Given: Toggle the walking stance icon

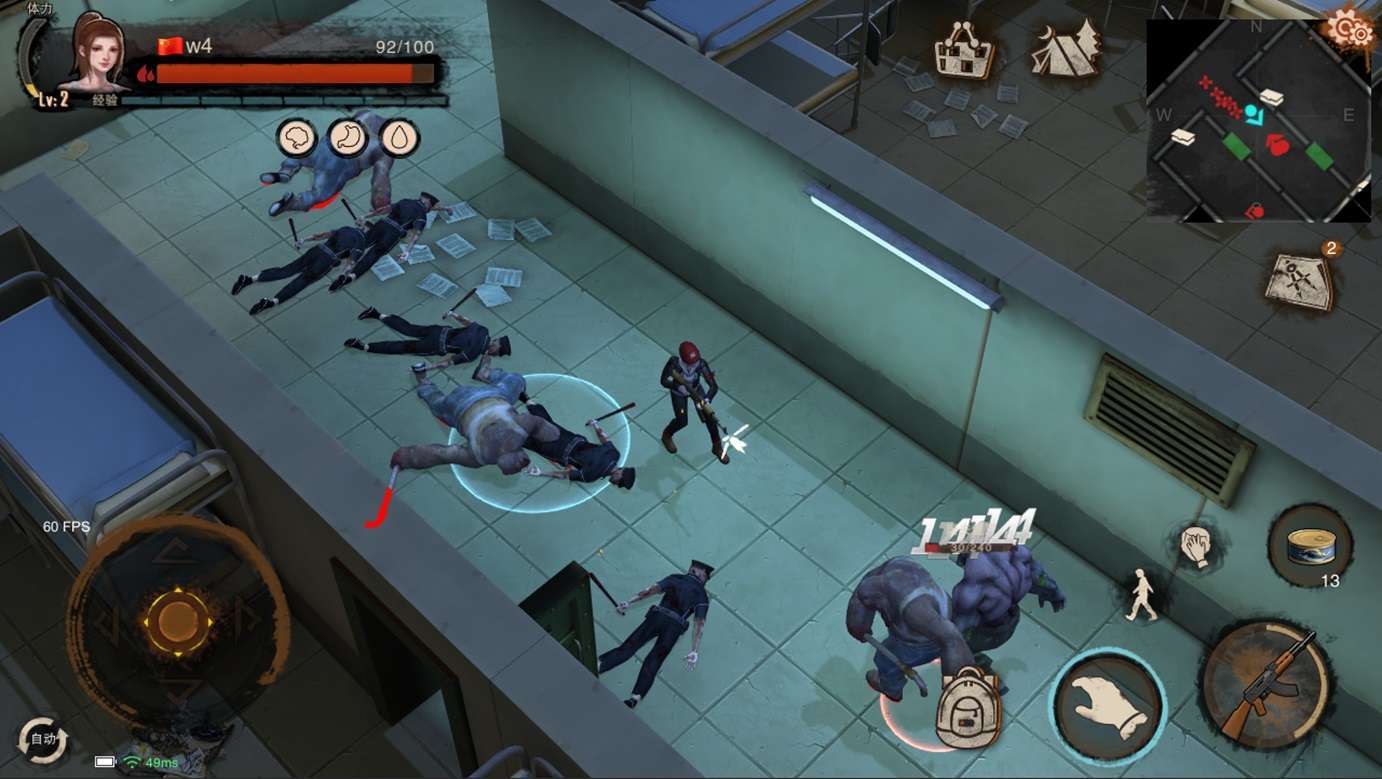Looking at the screenshot, I should (1142, 594).
